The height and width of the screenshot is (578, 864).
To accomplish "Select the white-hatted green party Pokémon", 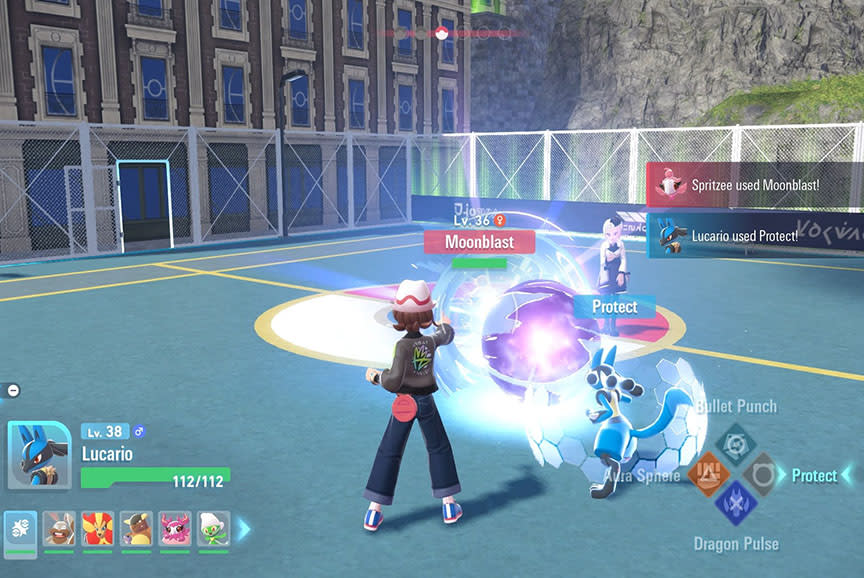I will [213, 528].
